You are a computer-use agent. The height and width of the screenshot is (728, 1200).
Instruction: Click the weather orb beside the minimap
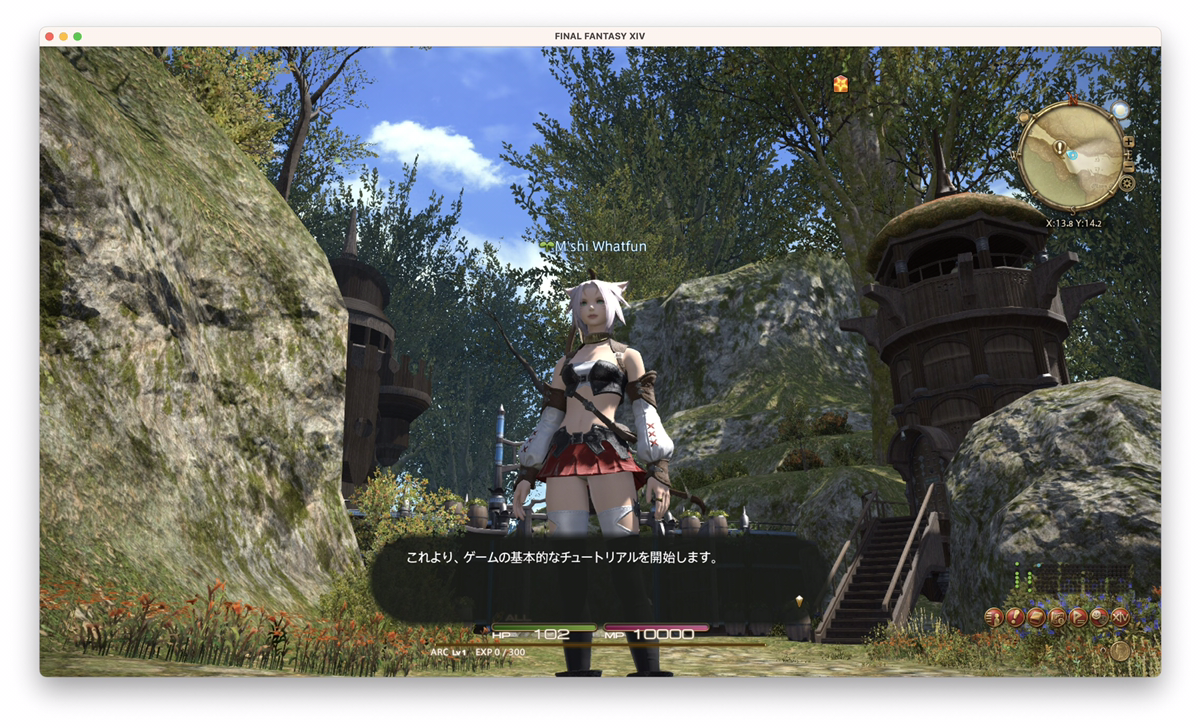click(x=1119, y=110)
